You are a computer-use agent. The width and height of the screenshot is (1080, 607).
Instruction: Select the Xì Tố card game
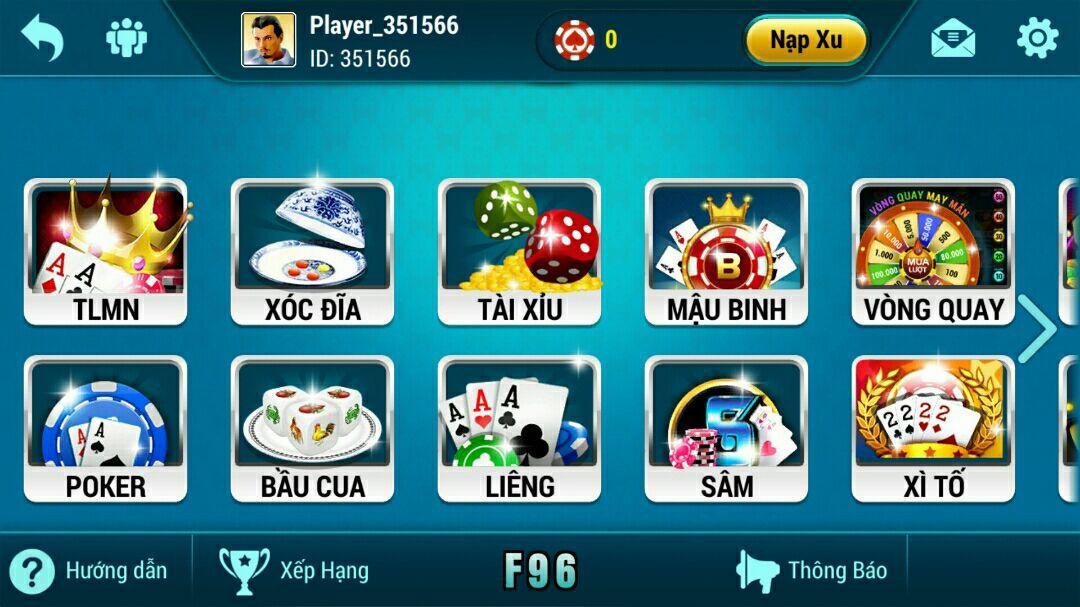(933, 428)
